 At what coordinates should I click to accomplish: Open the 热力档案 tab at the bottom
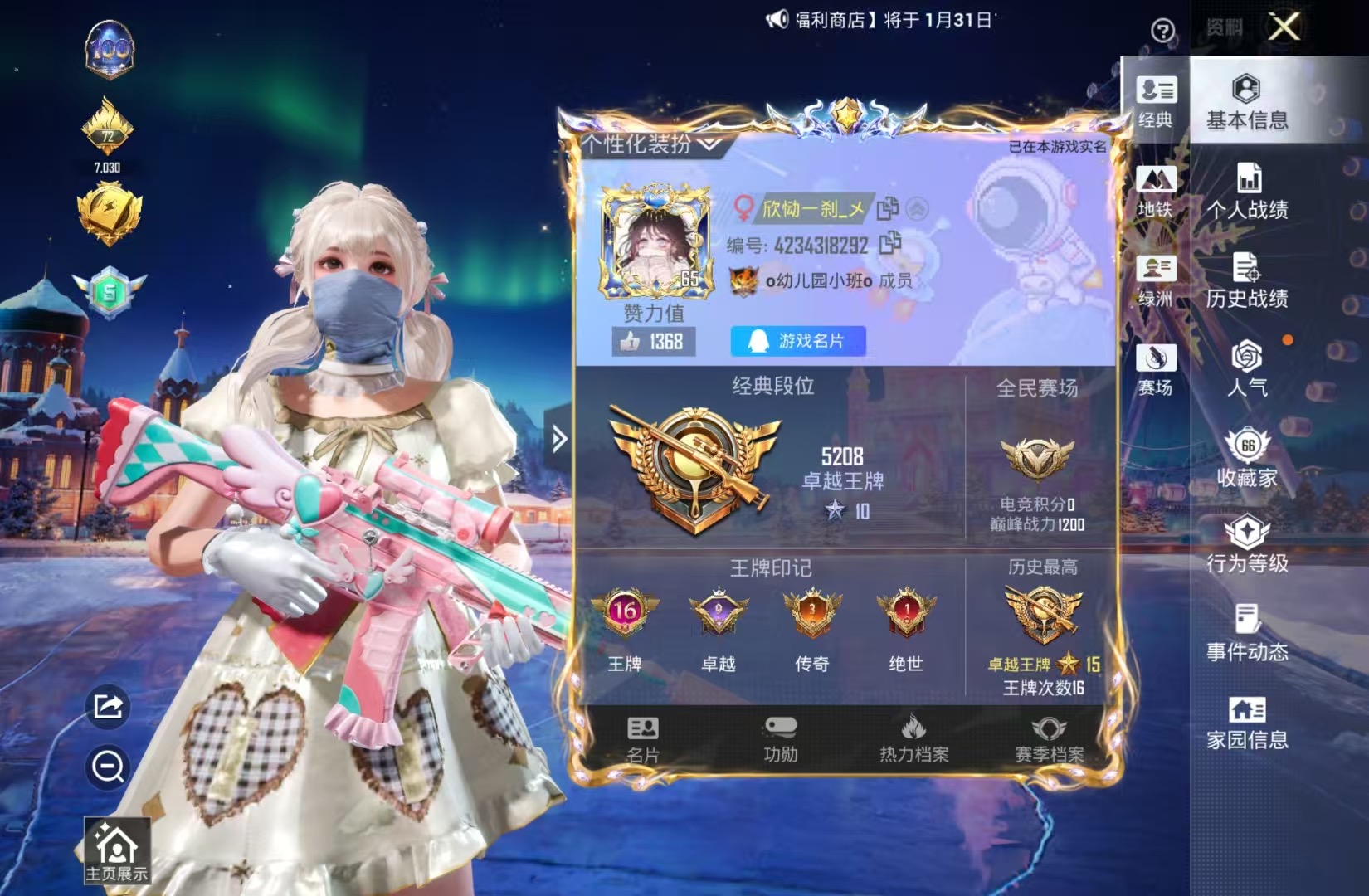pos(914,738)
